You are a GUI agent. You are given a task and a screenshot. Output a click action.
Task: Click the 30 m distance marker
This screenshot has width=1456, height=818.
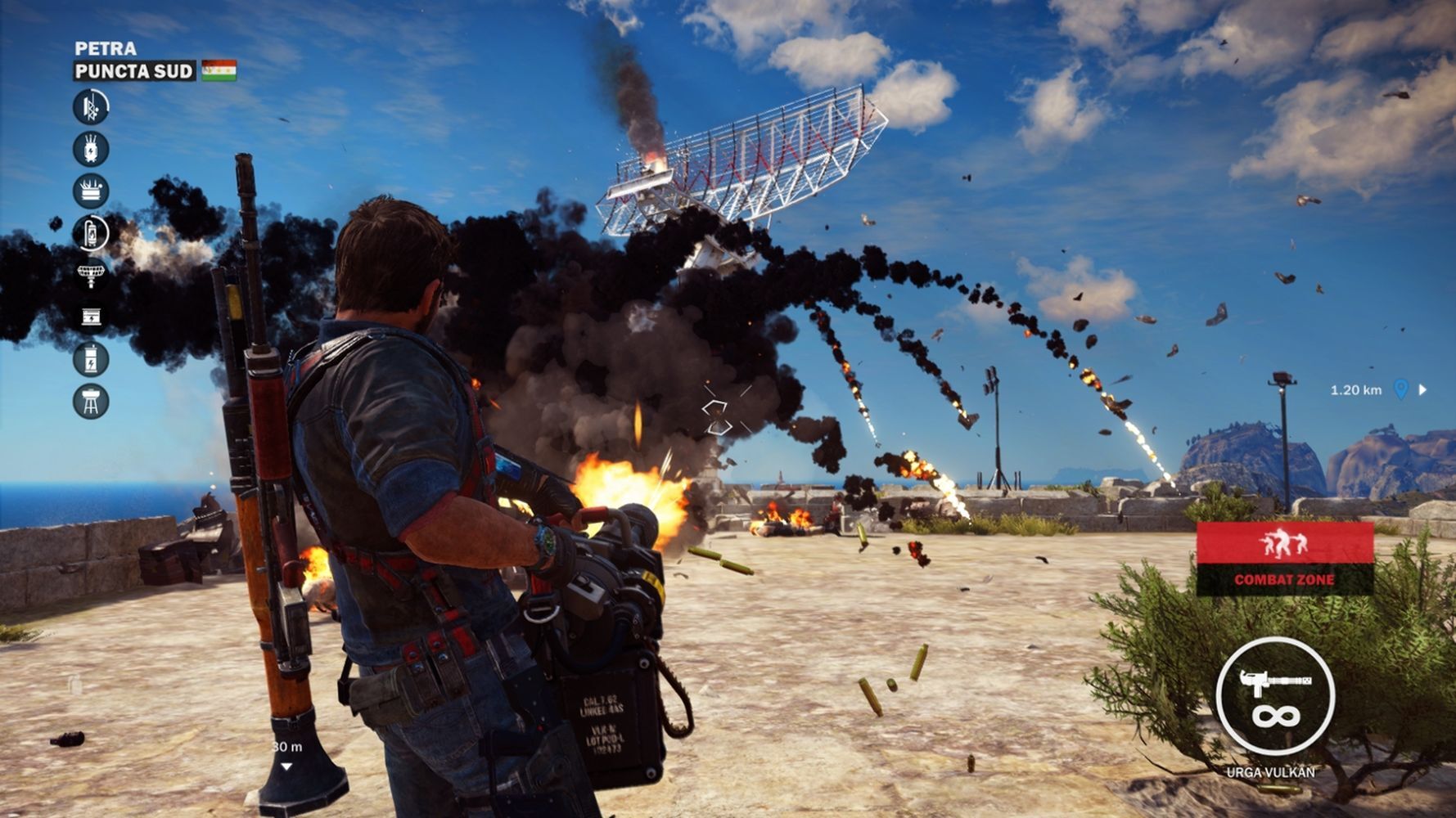[x=286, y=748]
